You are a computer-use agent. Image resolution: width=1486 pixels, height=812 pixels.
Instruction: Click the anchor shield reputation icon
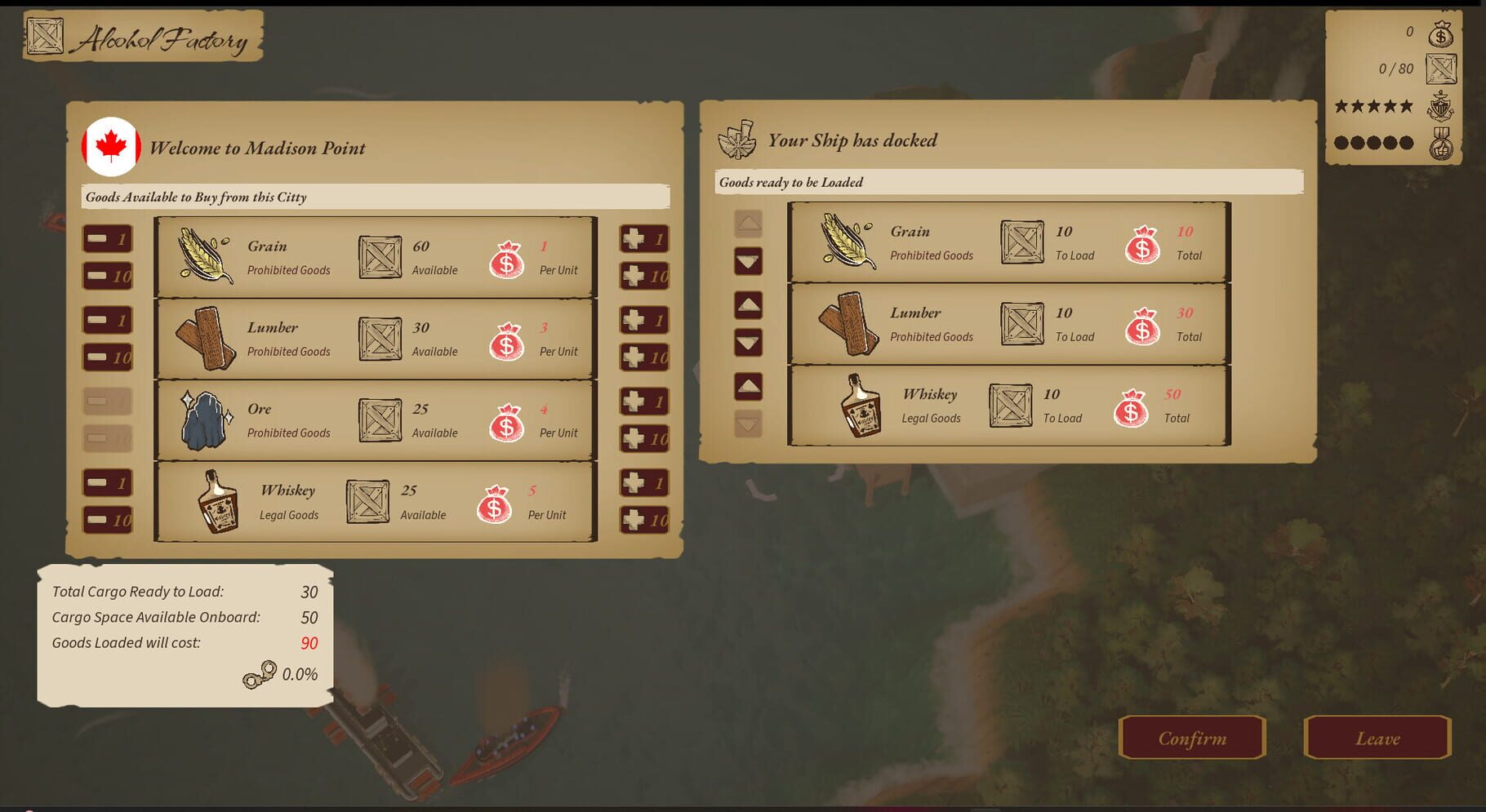coord(1442,106)
